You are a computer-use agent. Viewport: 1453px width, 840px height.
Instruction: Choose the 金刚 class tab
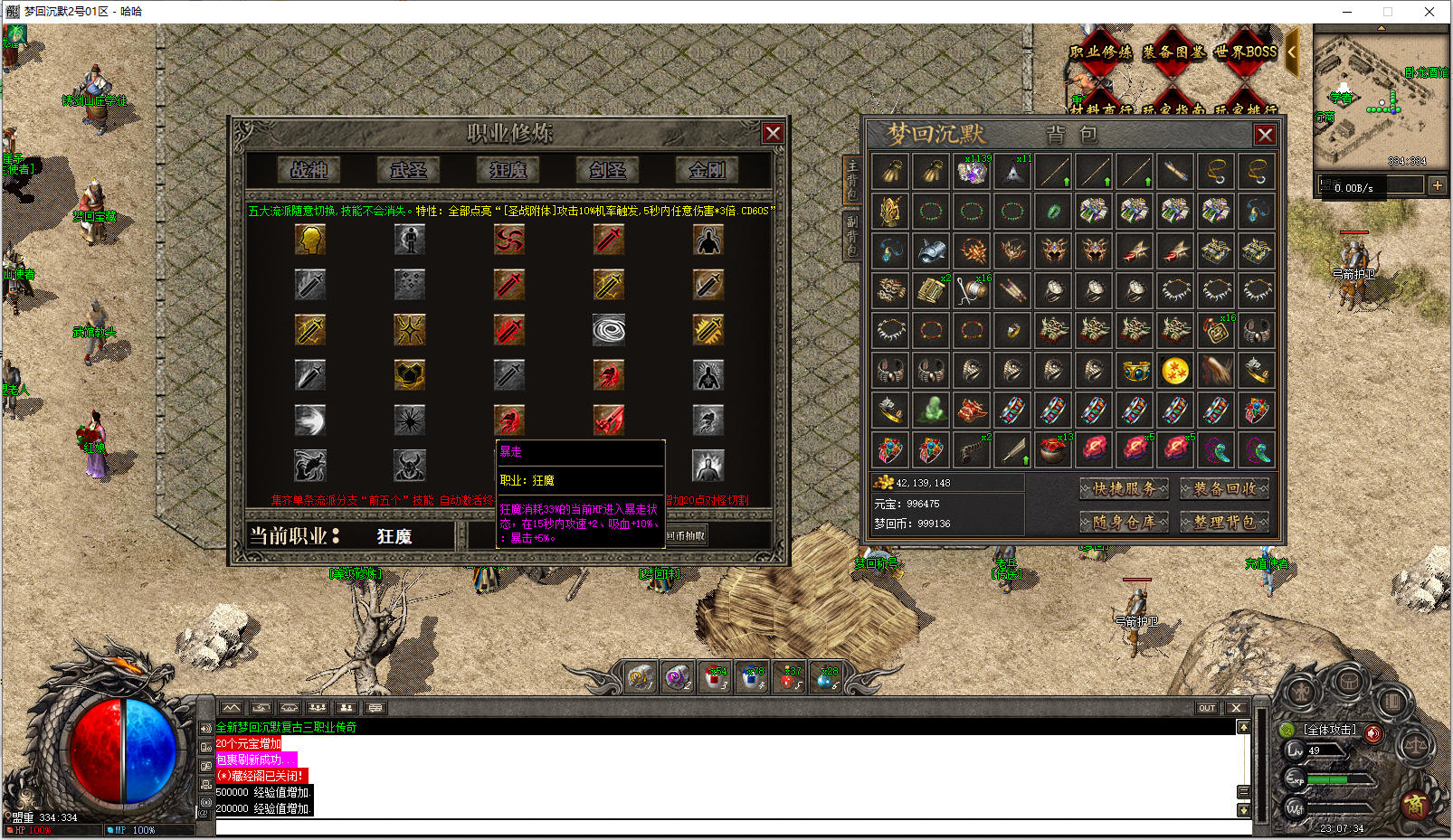707,169
